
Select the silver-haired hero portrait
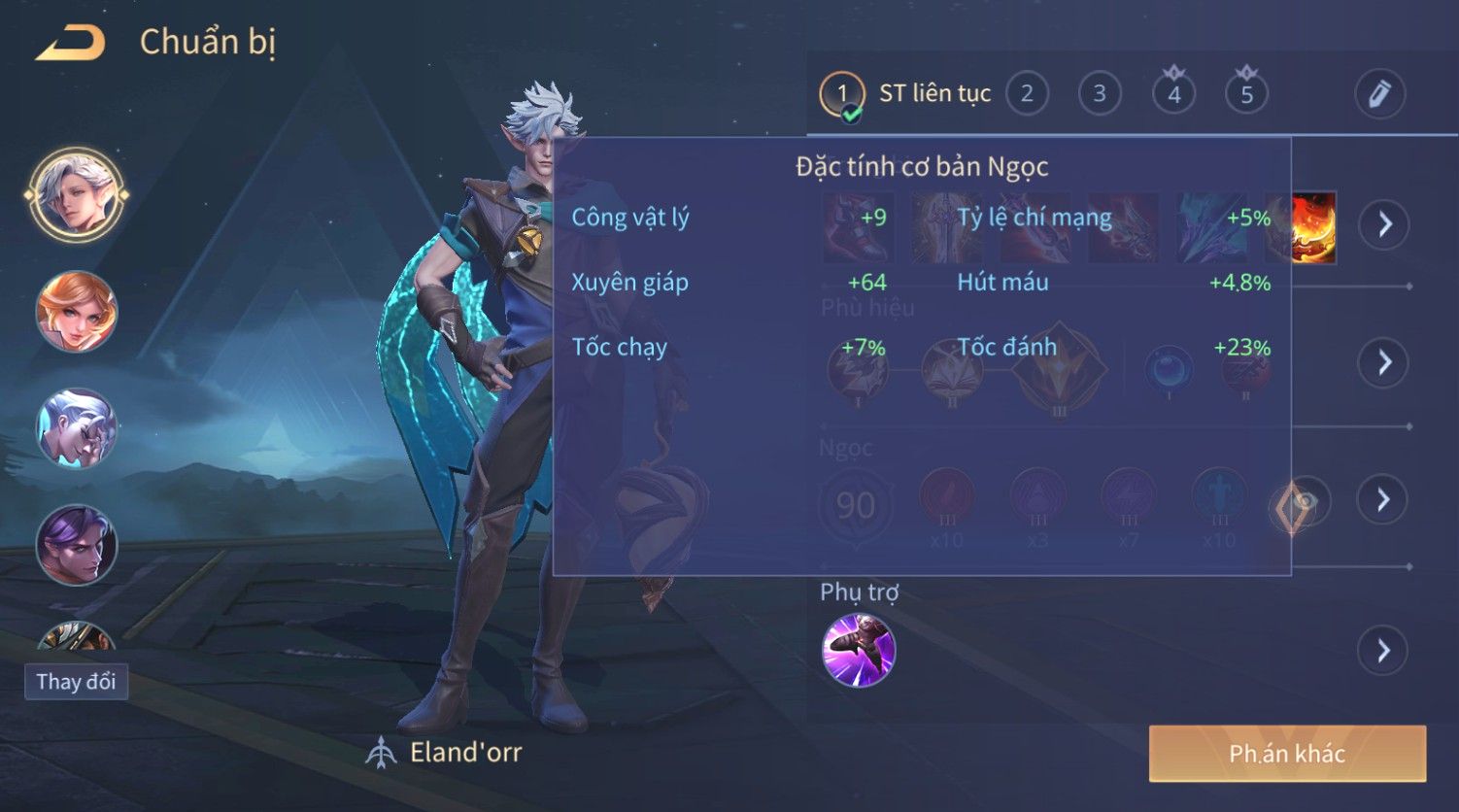click(x=77, y=428)
